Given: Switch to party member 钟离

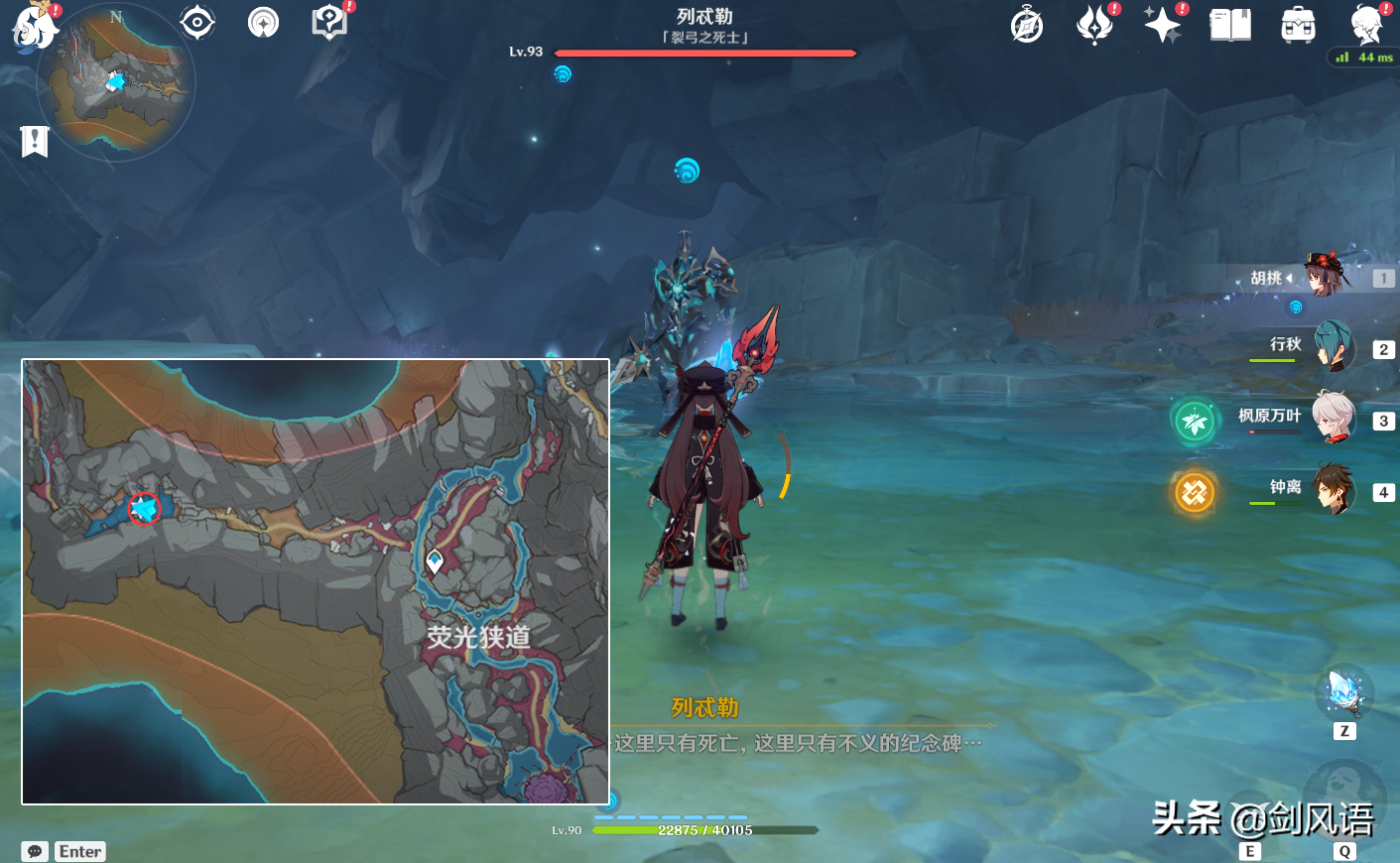Looking at the screenshot, I should tap(1334, 489).
